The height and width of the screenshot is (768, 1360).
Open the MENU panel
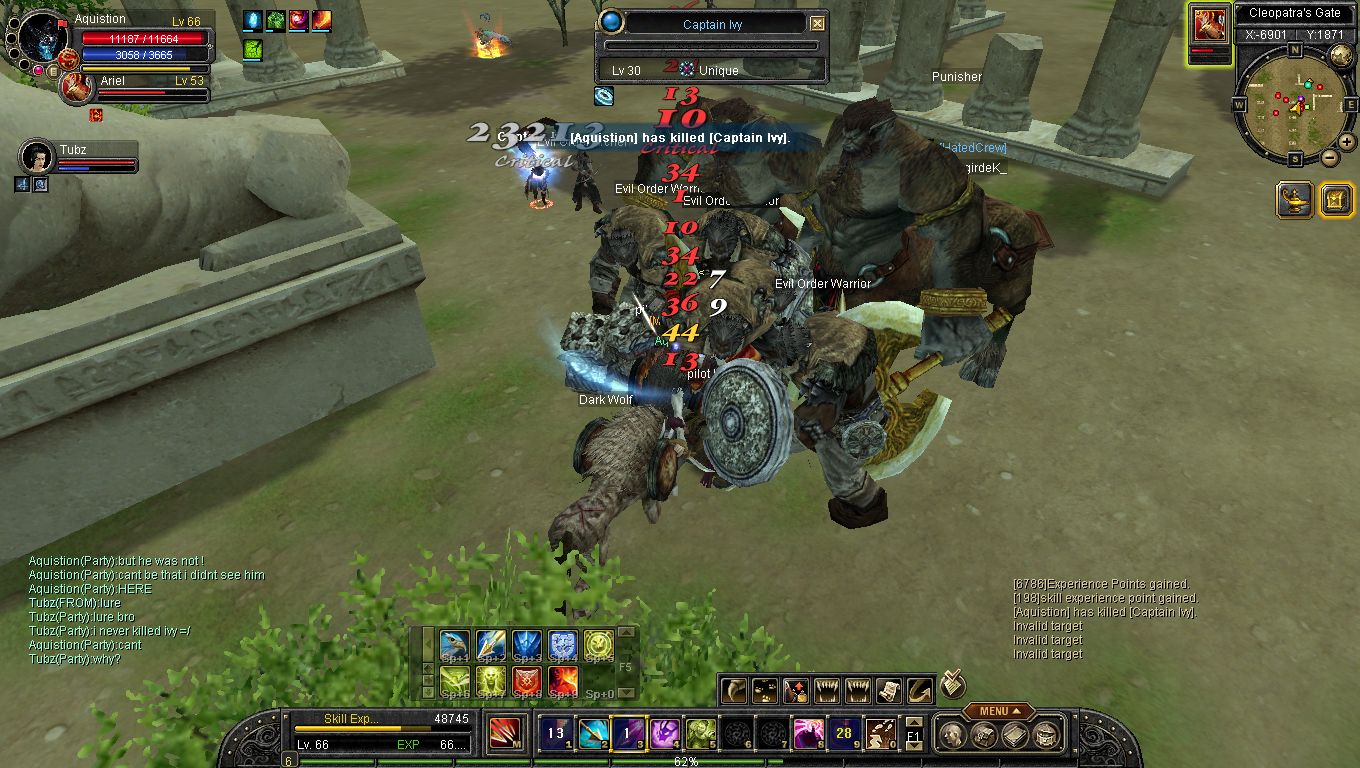click(993, 711)
